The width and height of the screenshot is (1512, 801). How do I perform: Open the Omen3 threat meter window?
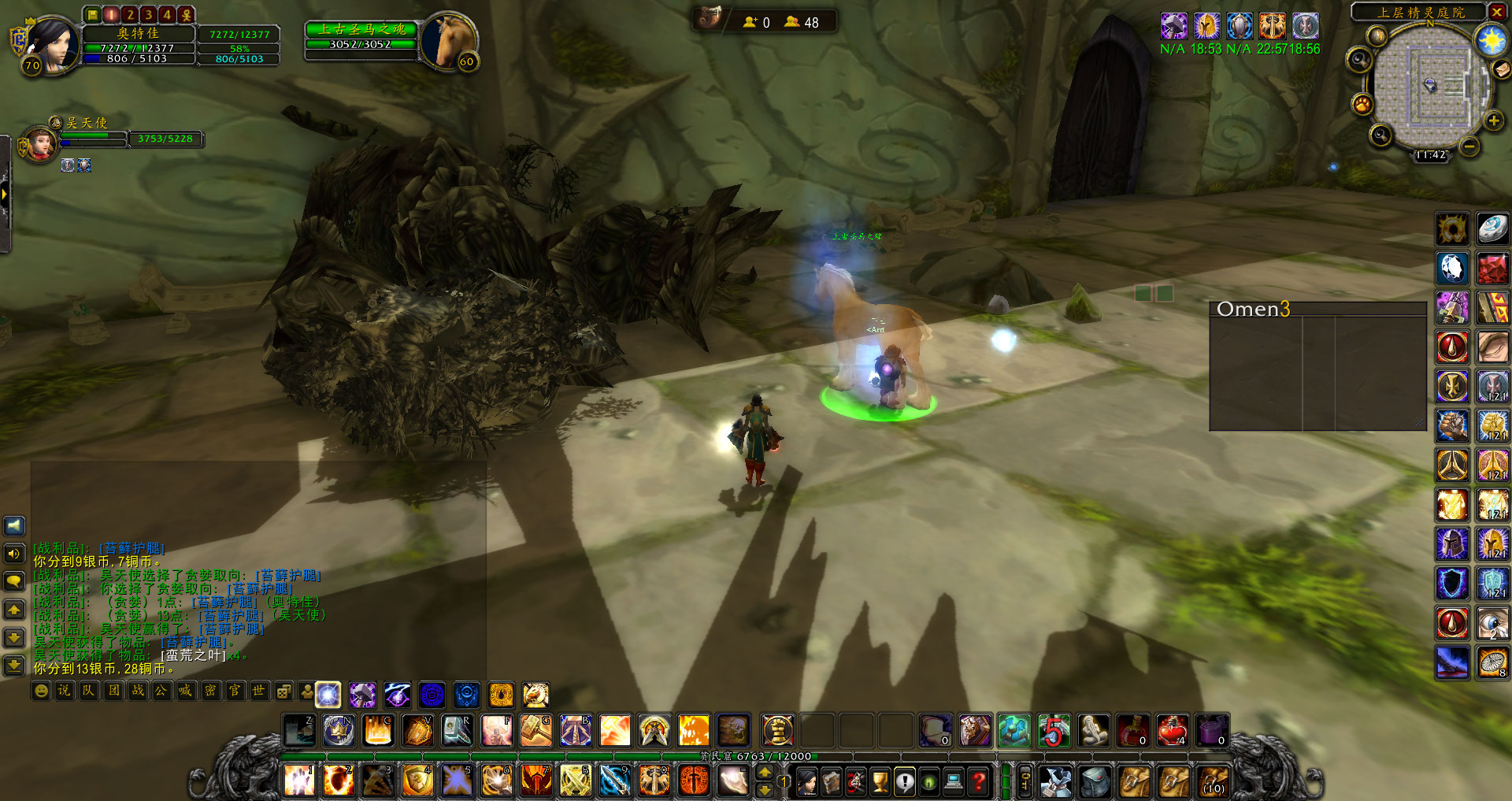pos(1317,366)
